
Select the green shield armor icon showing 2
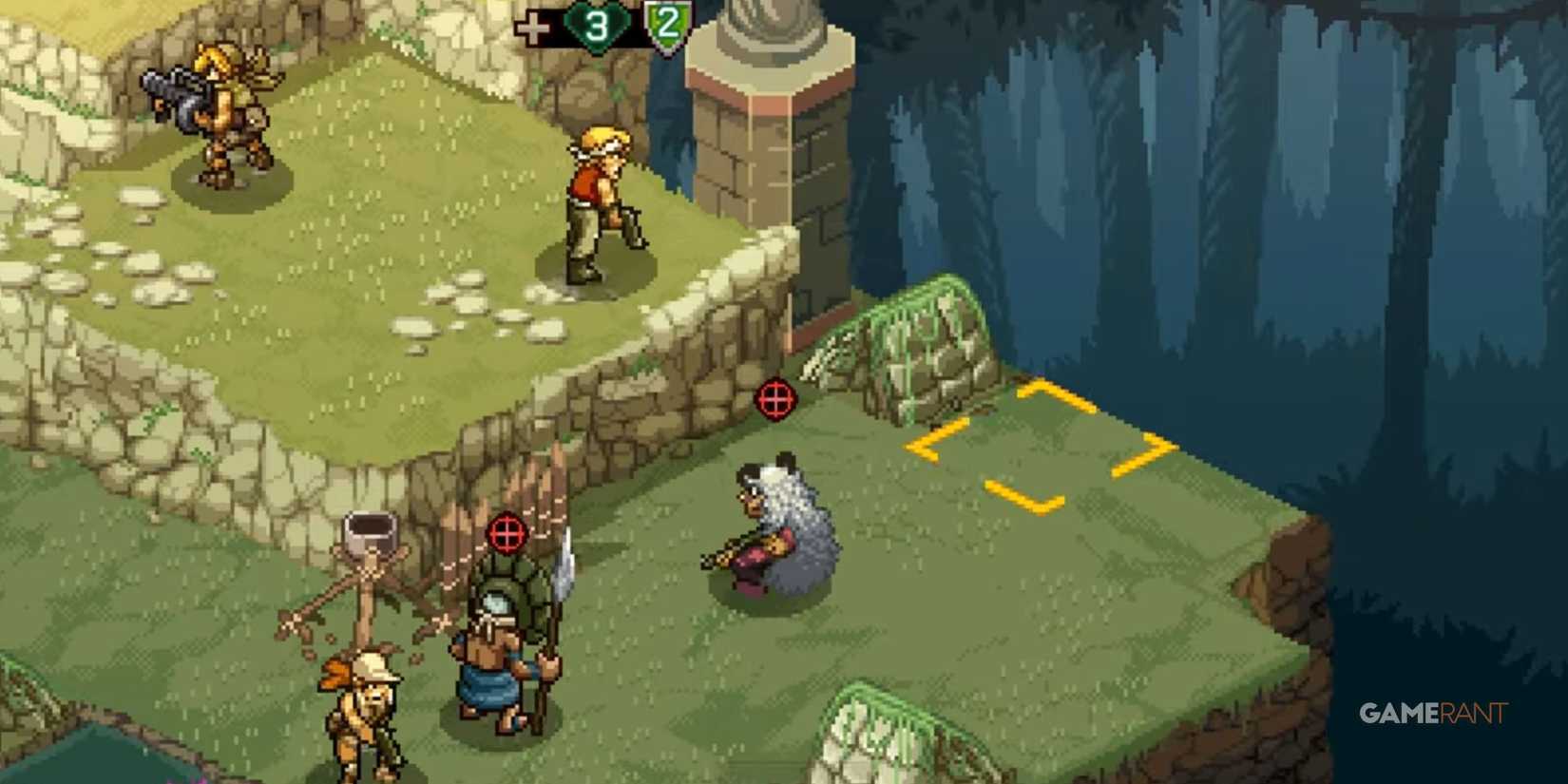tap(666, 24)
